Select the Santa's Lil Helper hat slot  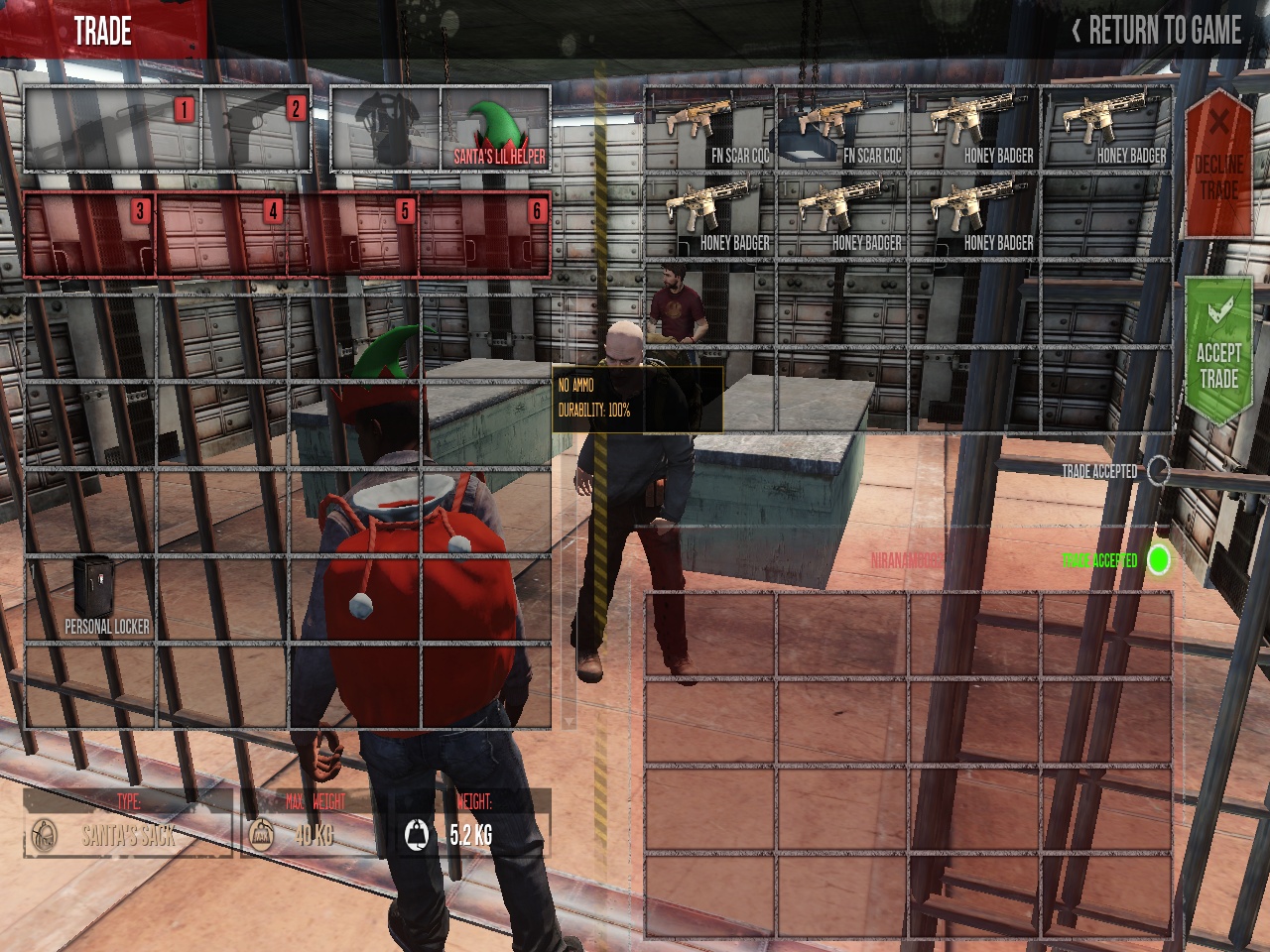tap(495, 129)
